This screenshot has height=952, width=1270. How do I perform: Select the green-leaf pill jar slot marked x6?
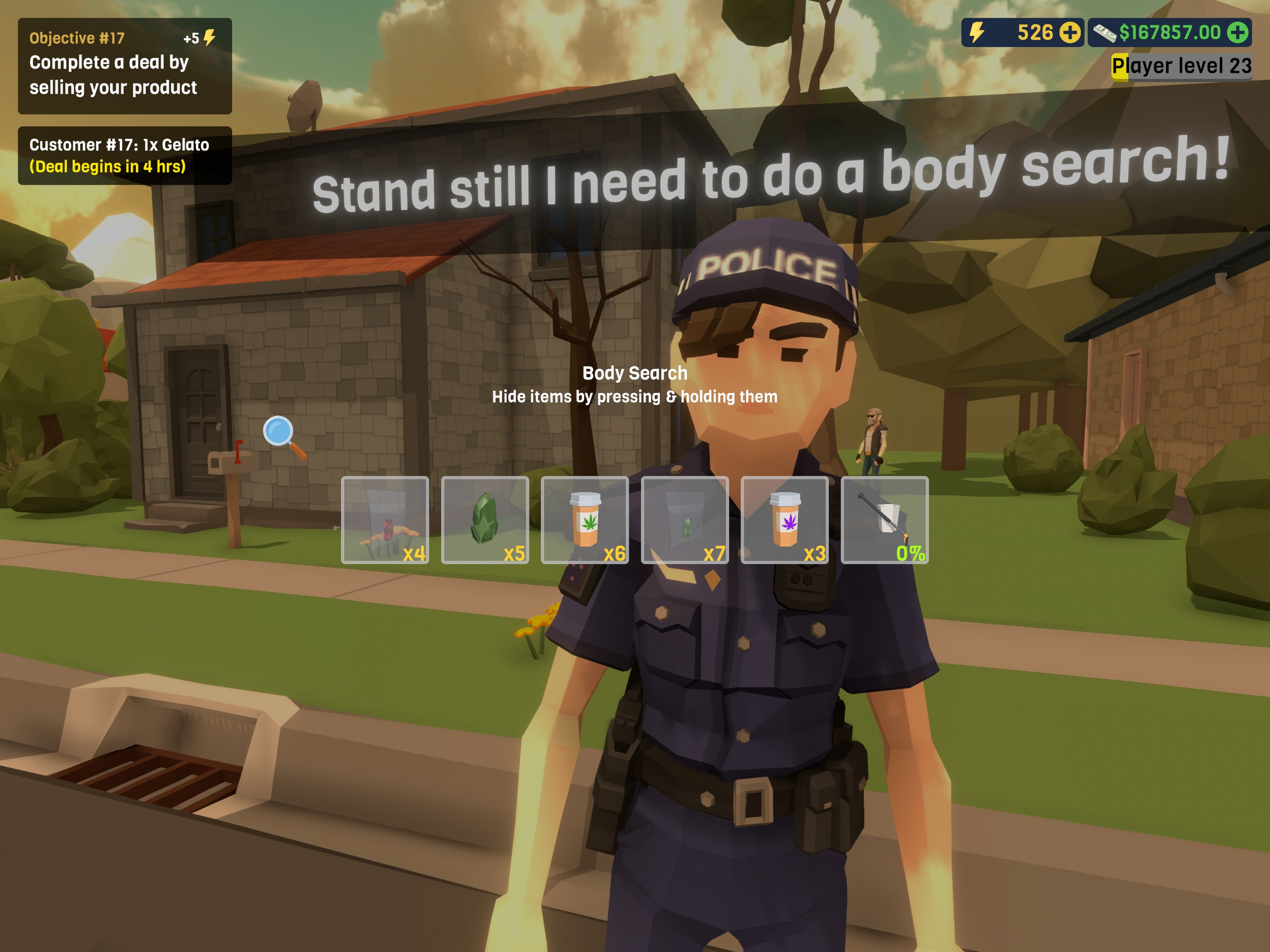coord(585,519)
